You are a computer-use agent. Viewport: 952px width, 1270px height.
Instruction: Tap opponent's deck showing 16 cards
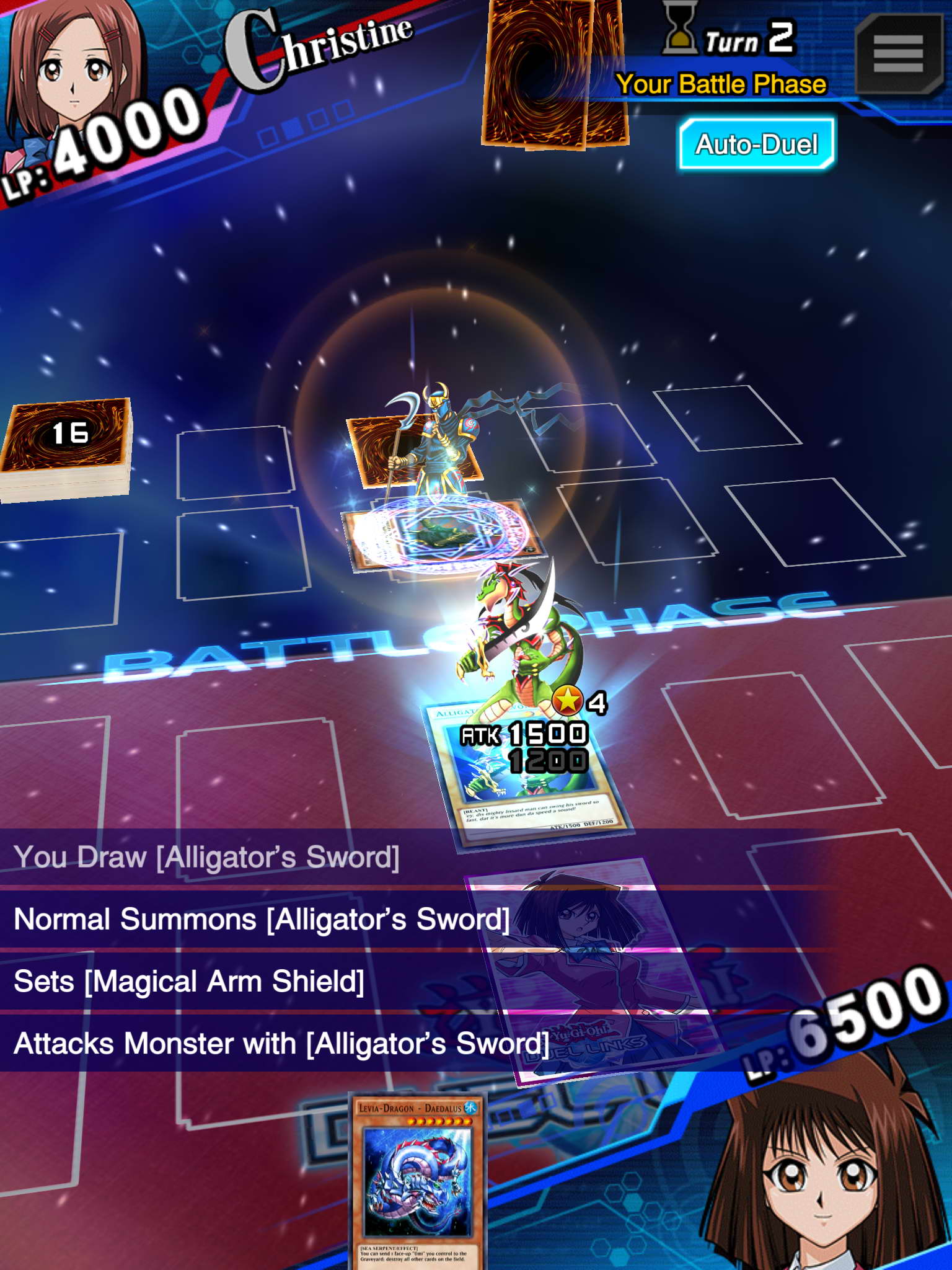click(x=67, y=446)
